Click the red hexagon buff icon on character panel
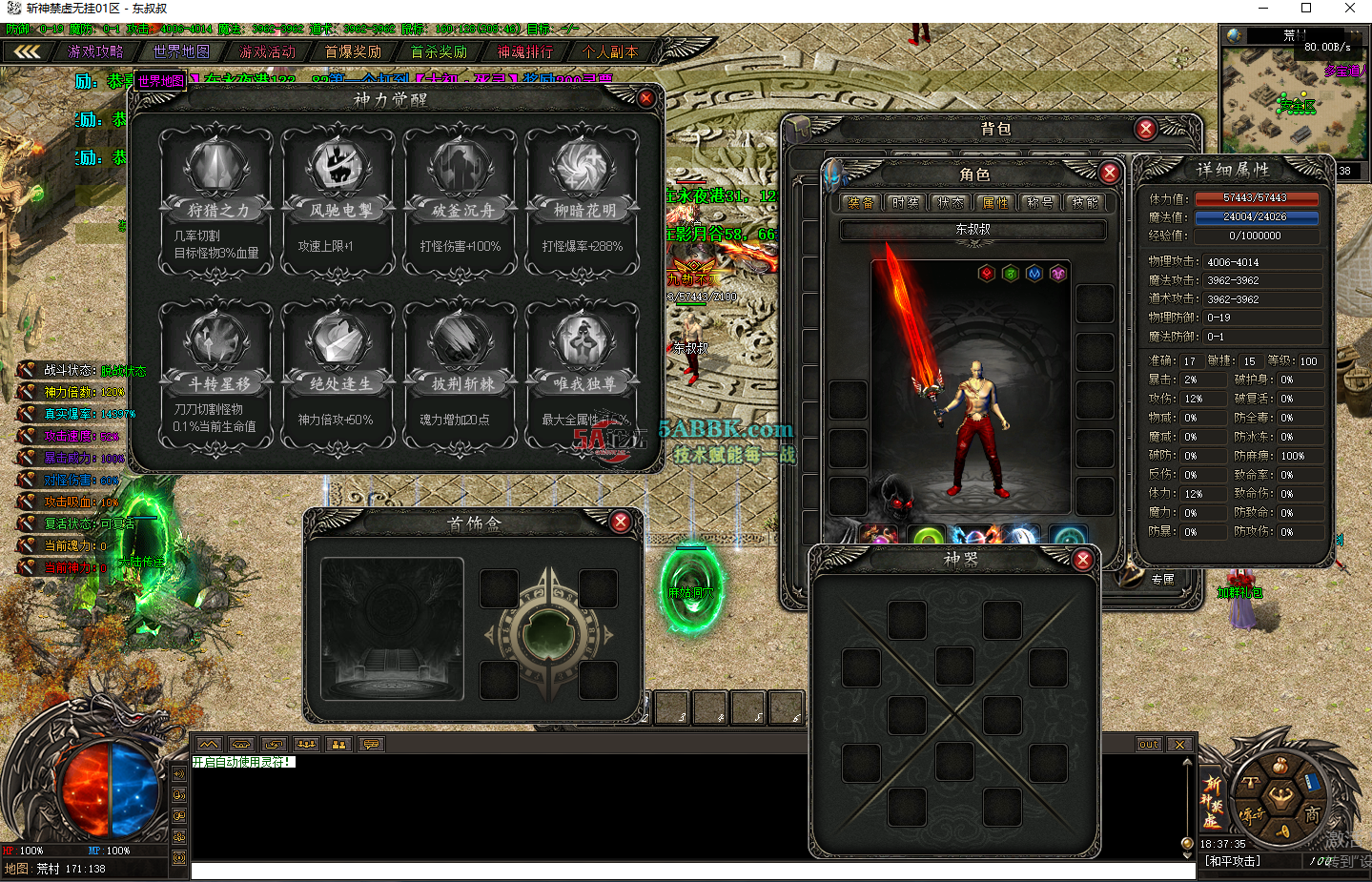 (x=986, y=273)
